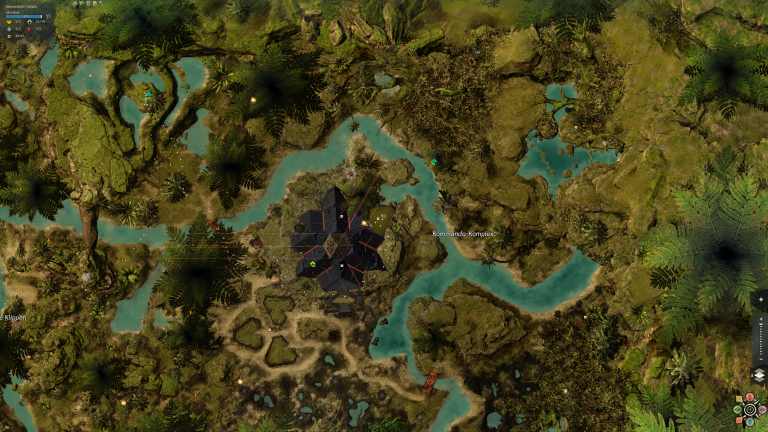Open the map floor layer selector

point(759,375)
